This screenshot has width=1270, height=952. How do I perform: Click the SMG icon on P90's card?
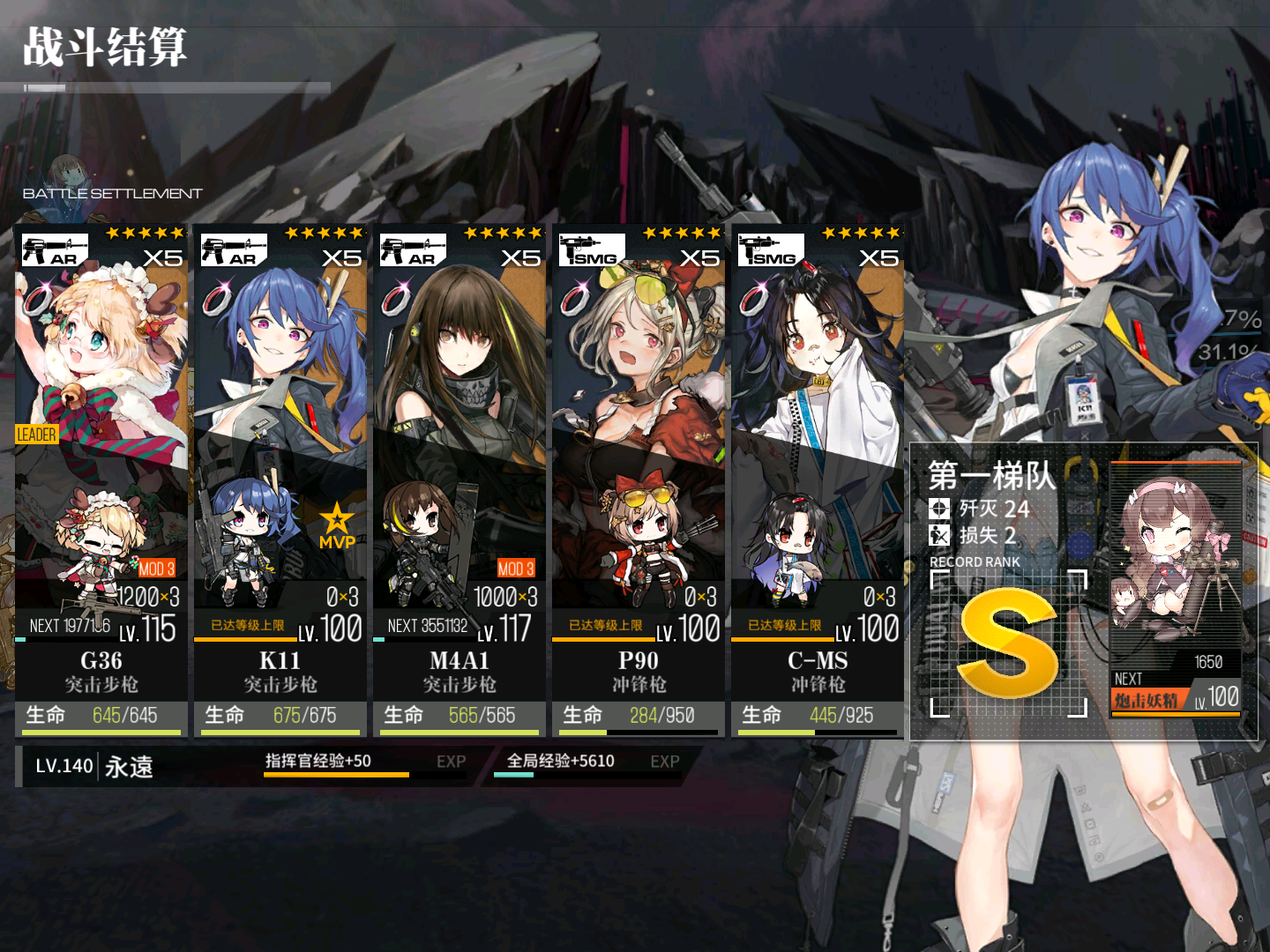point(593,249)
